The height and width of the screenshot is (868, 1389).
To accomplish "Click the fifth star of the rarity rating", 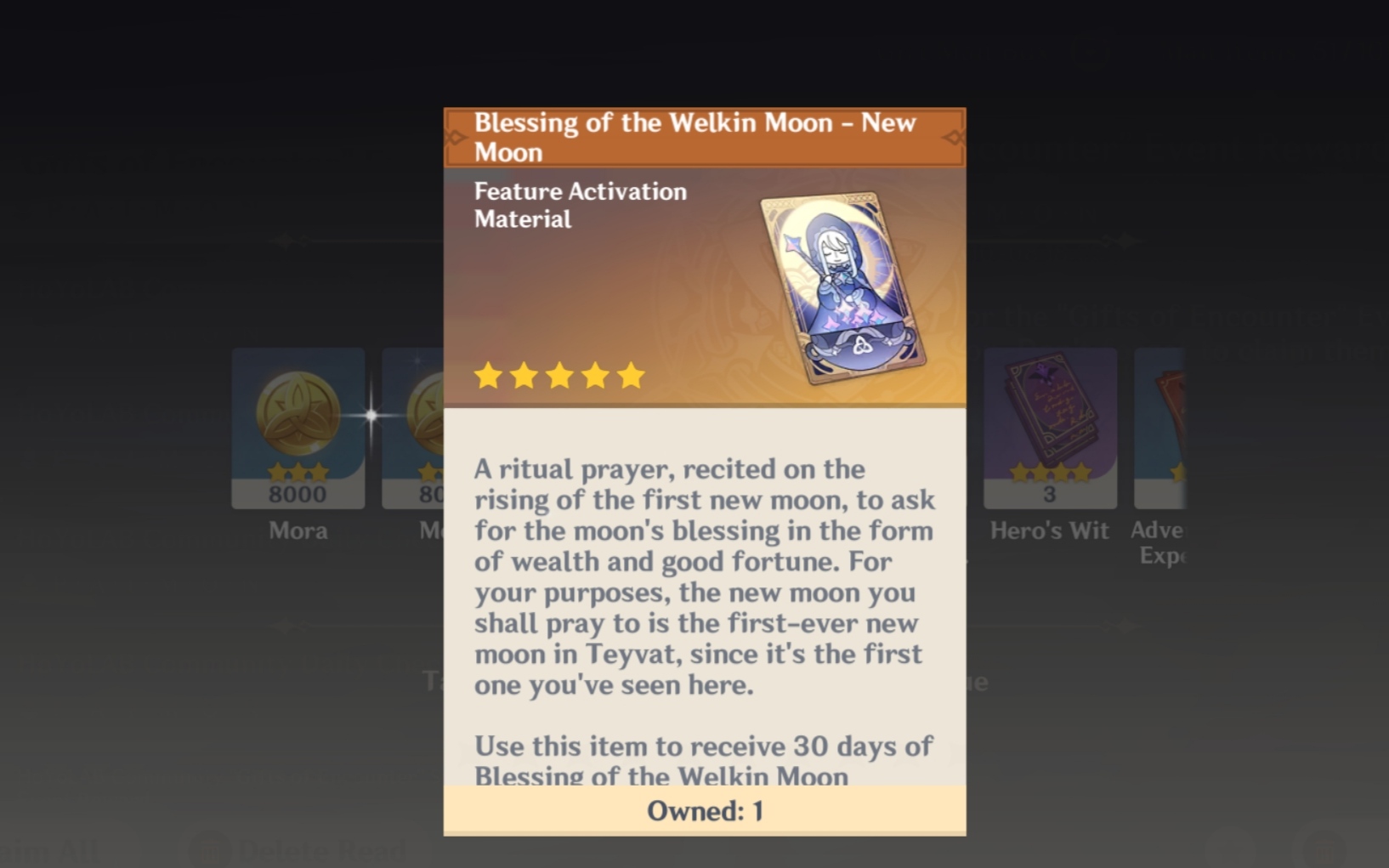I will point(629,375).
